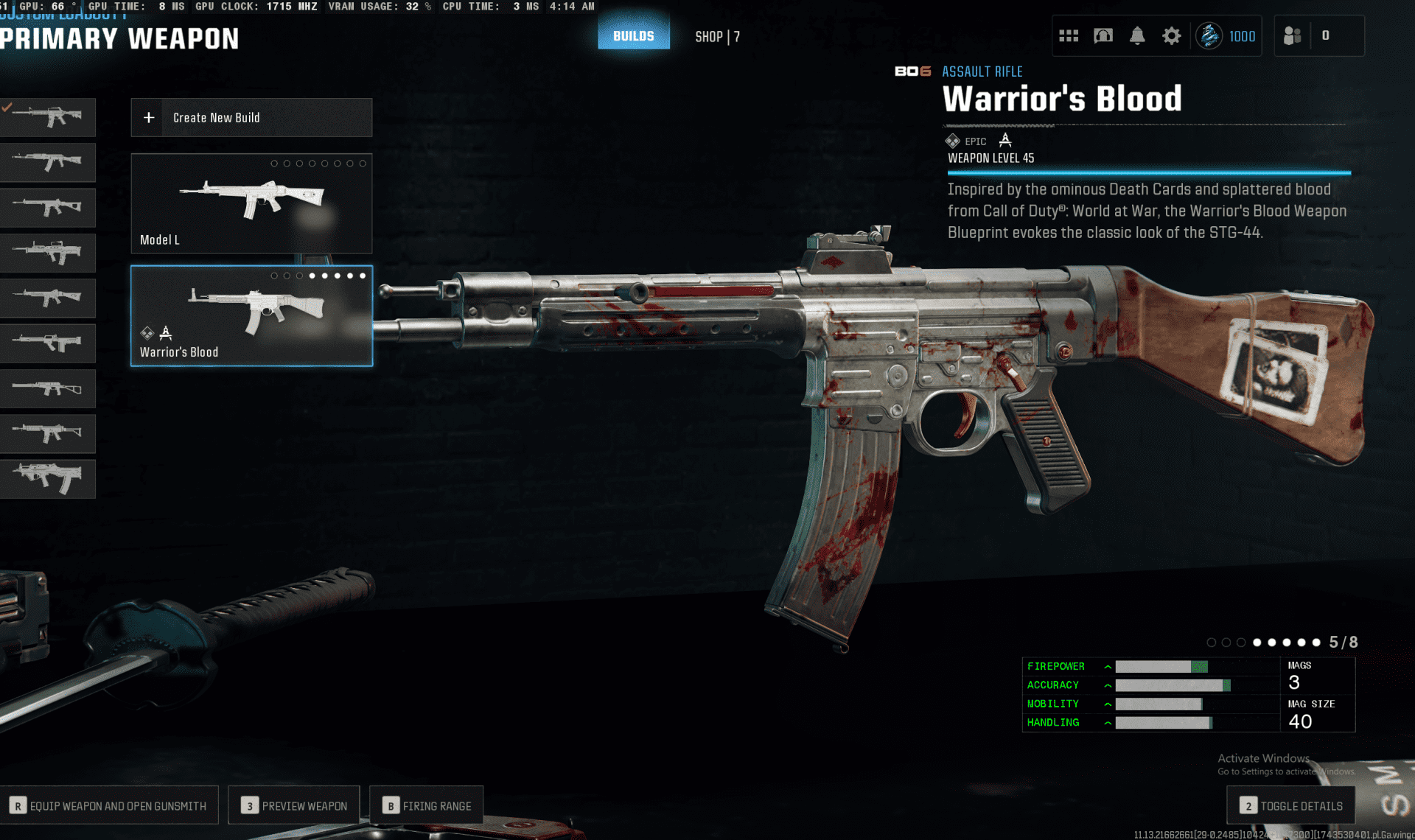Select the Model L build card
This screenshot has height=840, width=1415.
(251, 203)
